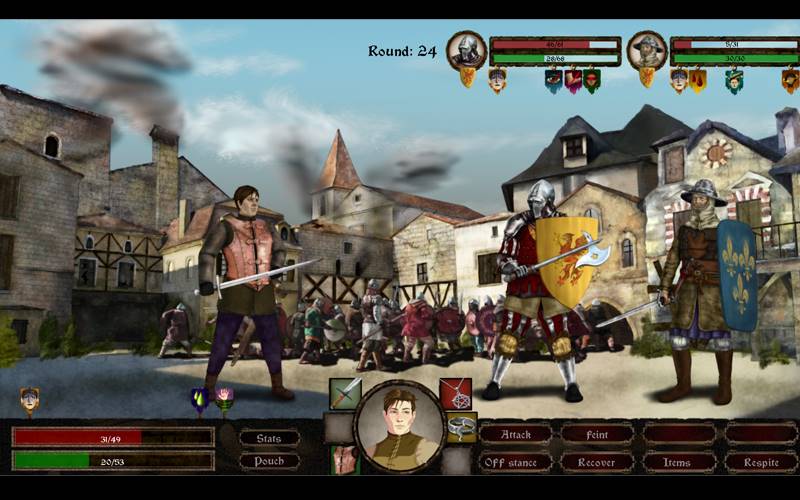Open the Items menu
The width and height of the screenshot is (800, 500).
679,462
